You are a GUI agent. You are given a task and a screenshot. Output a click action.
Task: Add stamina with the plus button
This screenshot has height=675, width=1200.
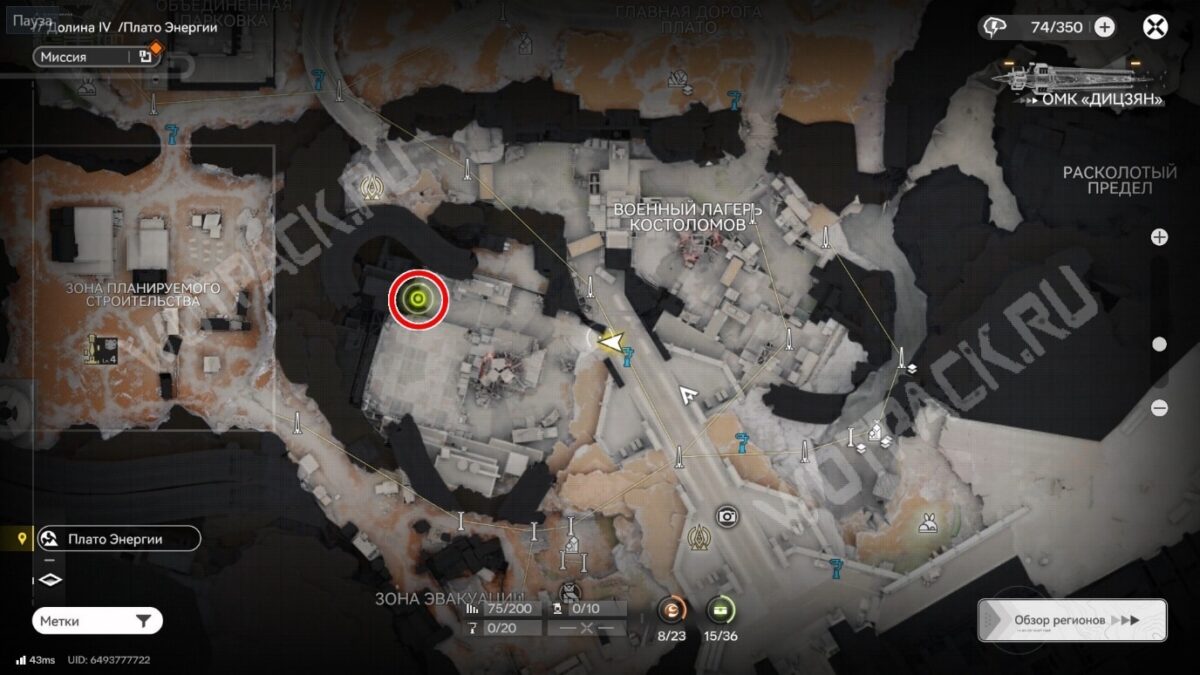pyautogui.click(x=1104, y=27)
